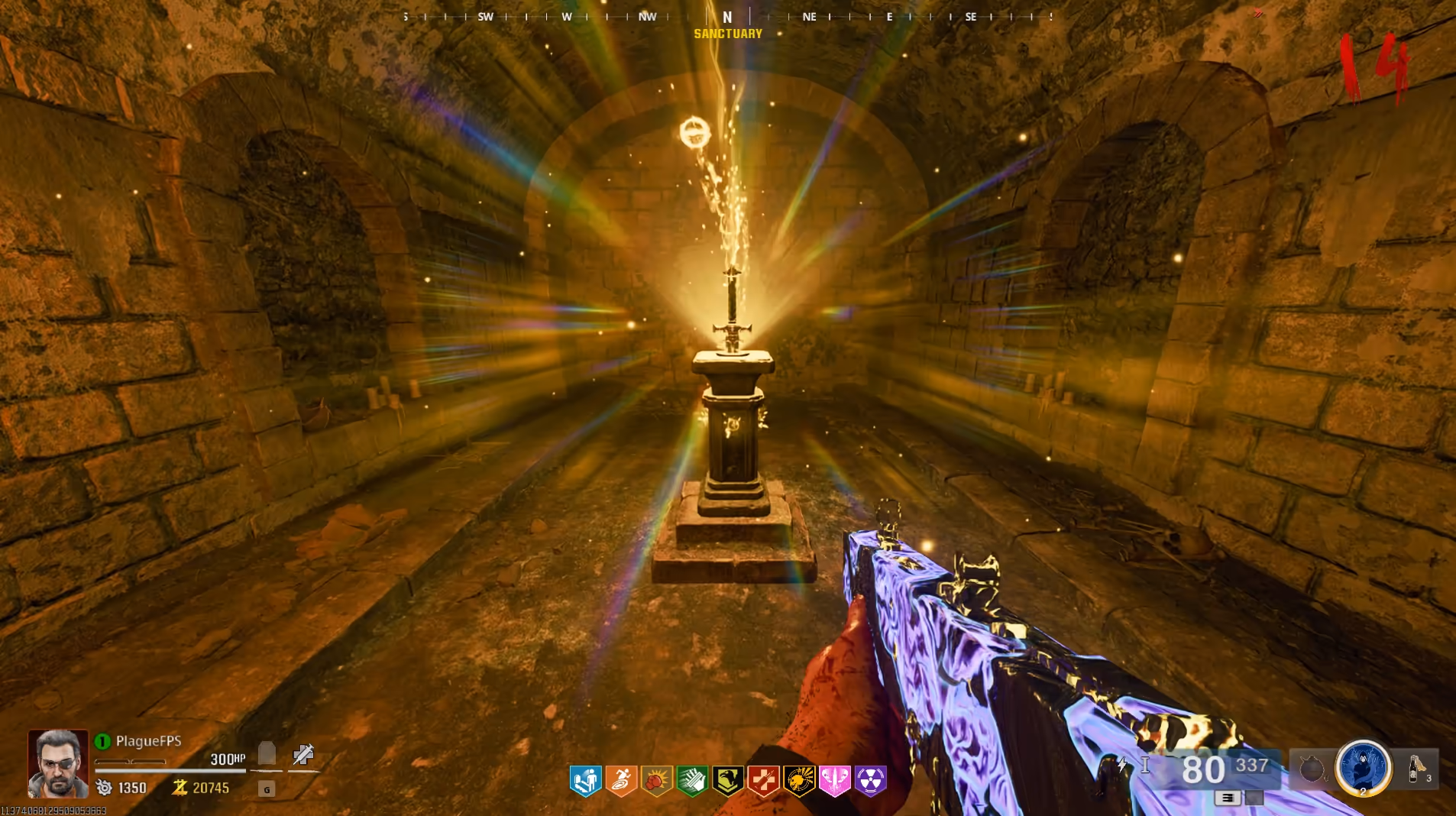Select the Vulture Aid bird perk icon

pyautogui.click(x=728, y=781)
